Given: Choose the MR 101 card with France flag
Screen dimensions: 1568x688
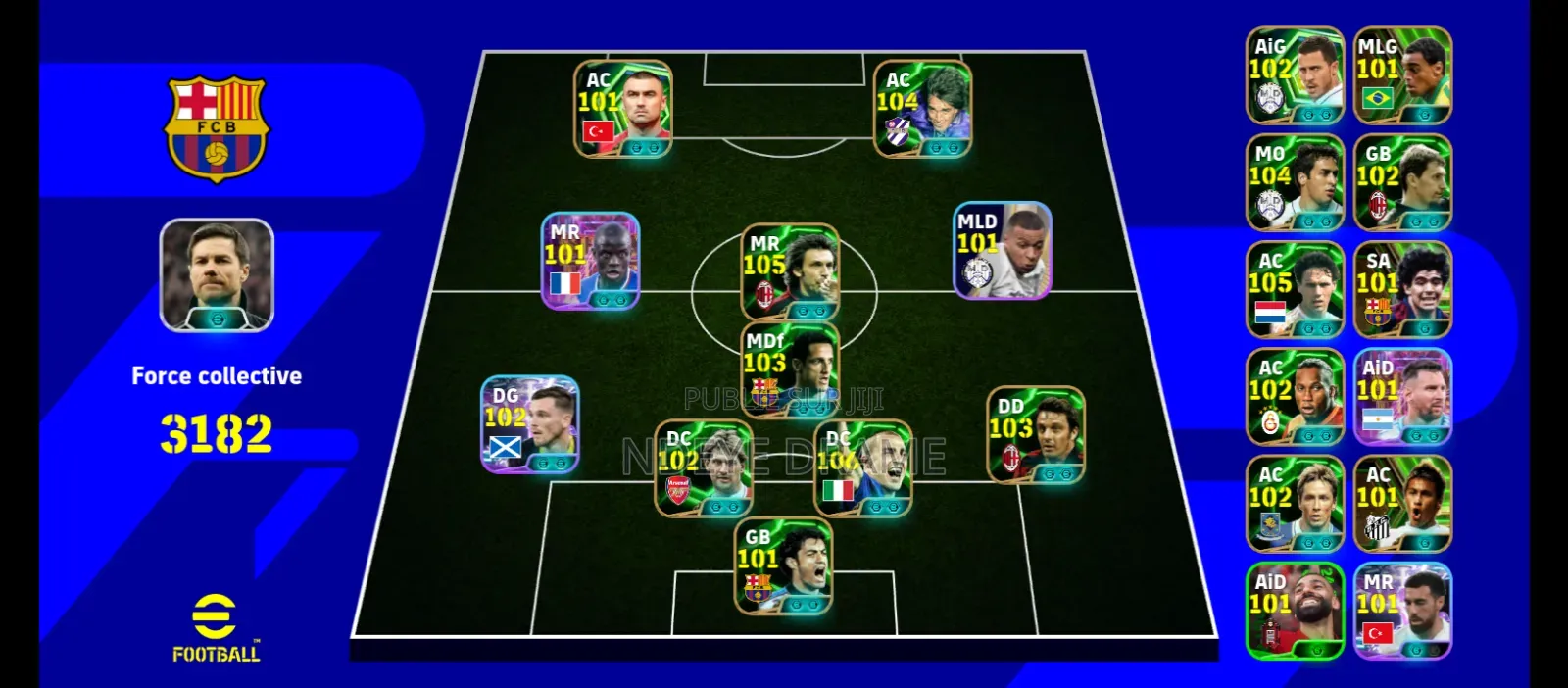Looking at the screenshot, I should [x=590, y=261].
